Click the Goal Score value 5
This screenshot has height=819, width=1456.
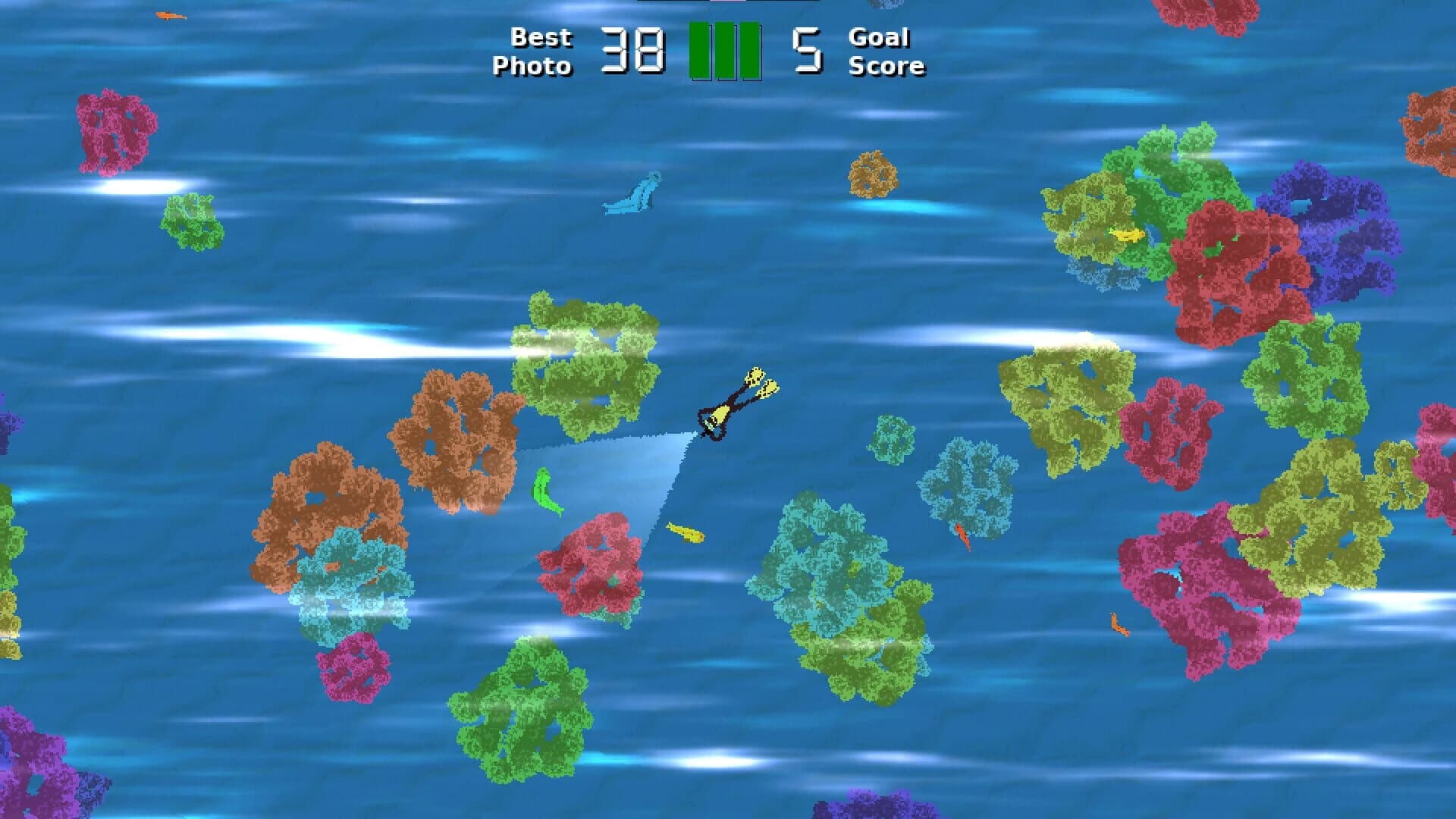pos(806,49)
